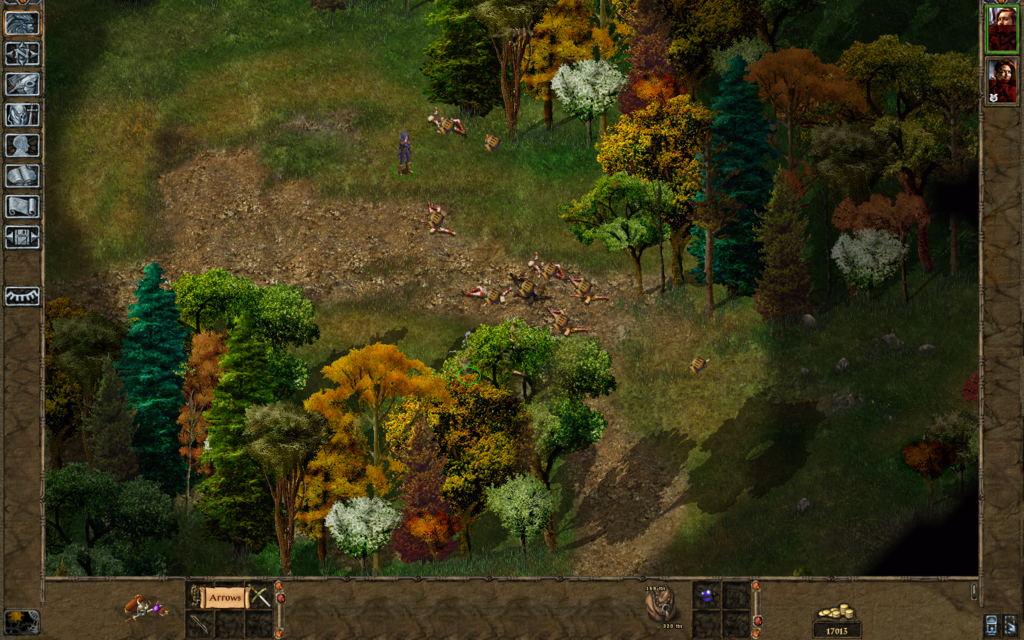
Task: Select the blue gem quick item slot
Action: 708,596
